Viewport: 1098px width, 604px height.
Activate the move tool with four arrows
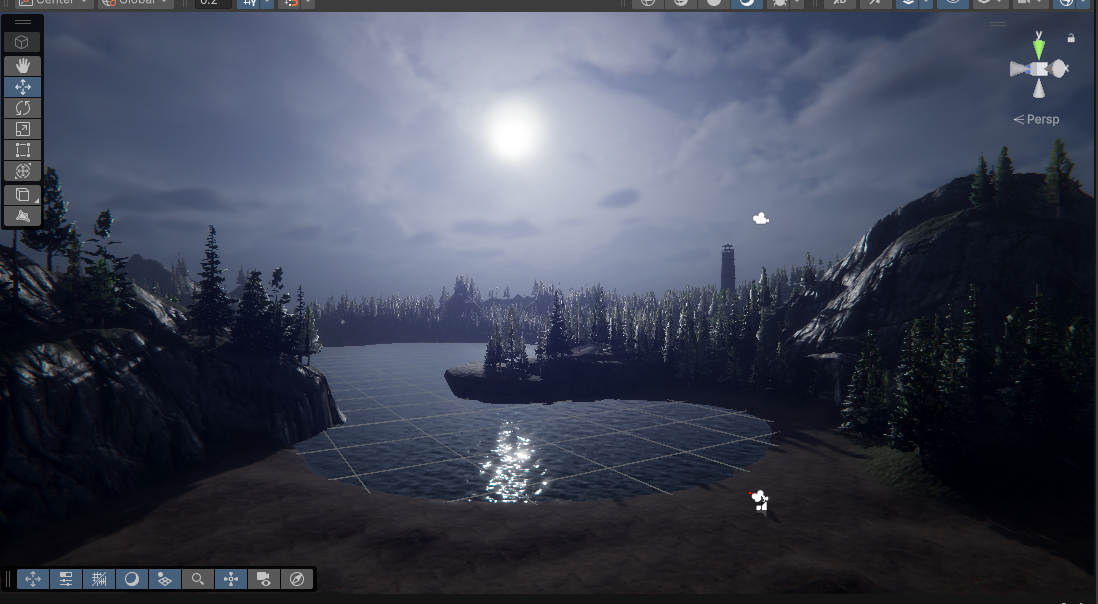(23, 87)
